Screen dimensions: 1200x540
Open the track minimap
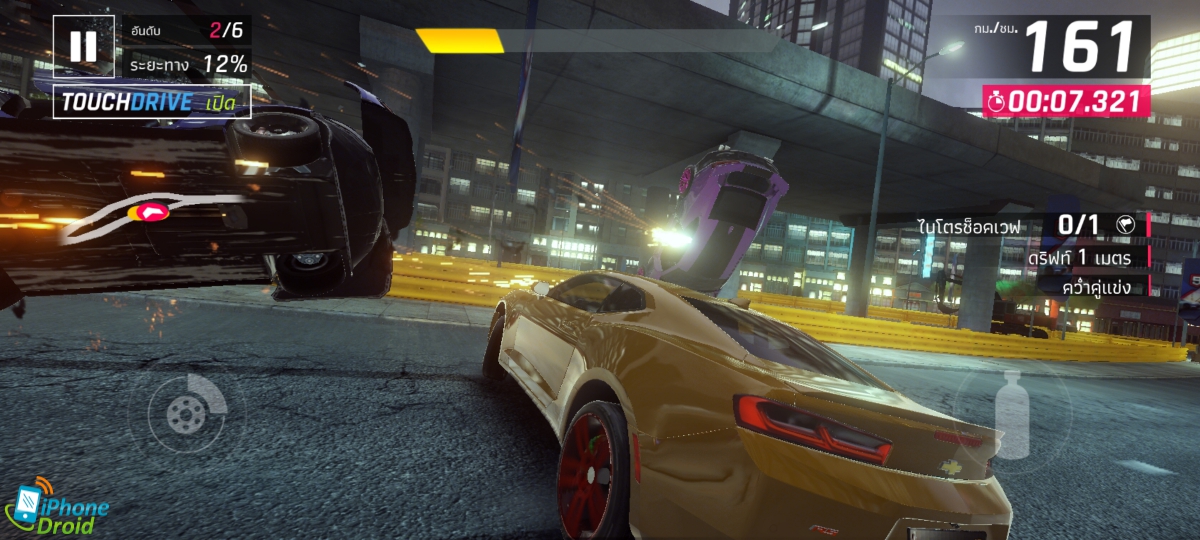pos(150,215)
